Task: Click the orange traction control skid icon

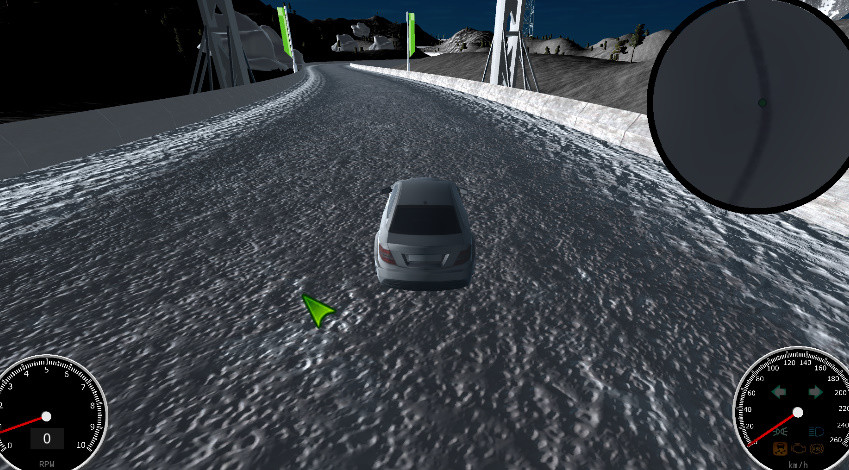Action: [780, 448]
